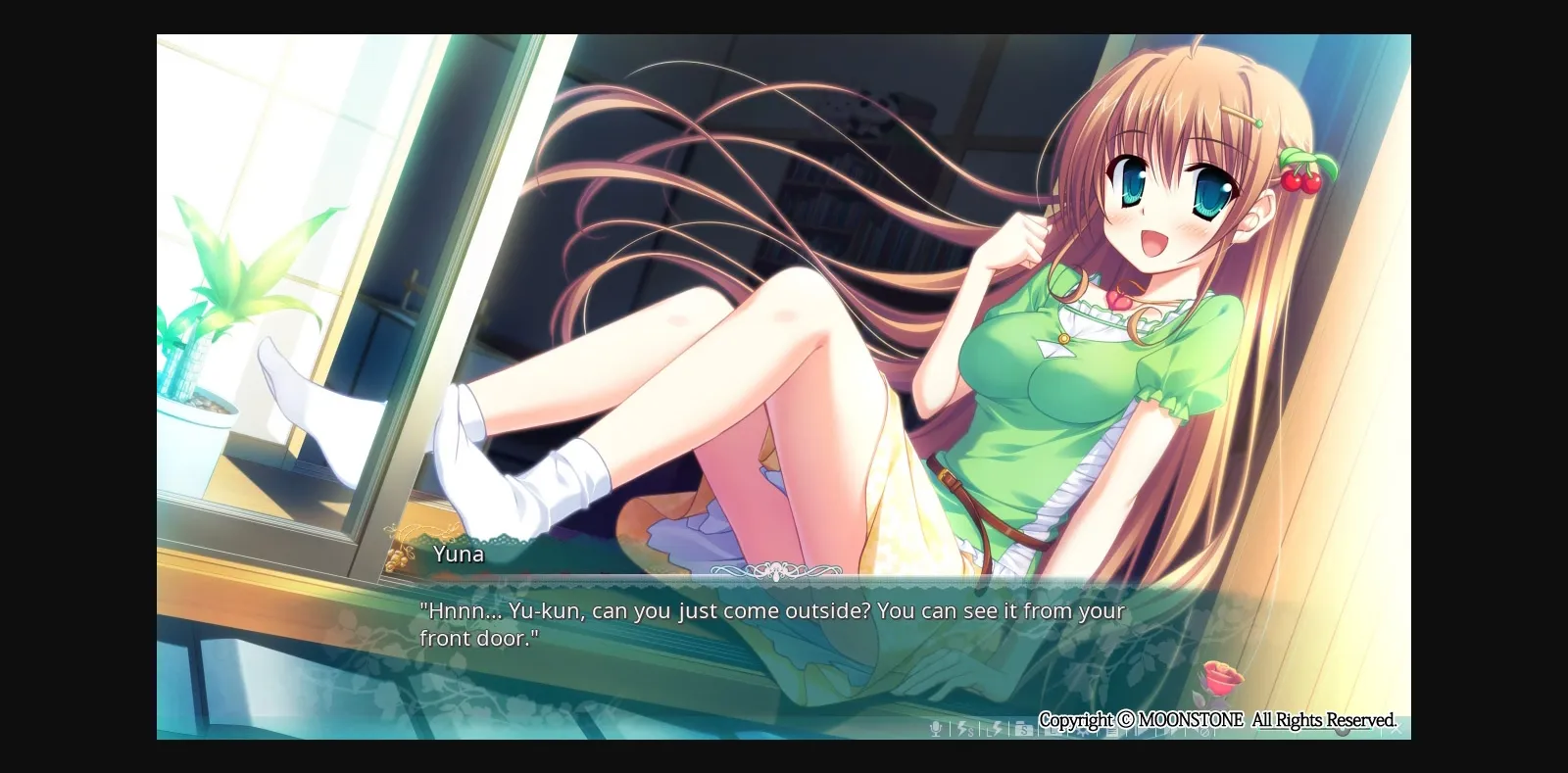
Task: Dismiss the quick menu with the X button
Action: click(1398, 729)
